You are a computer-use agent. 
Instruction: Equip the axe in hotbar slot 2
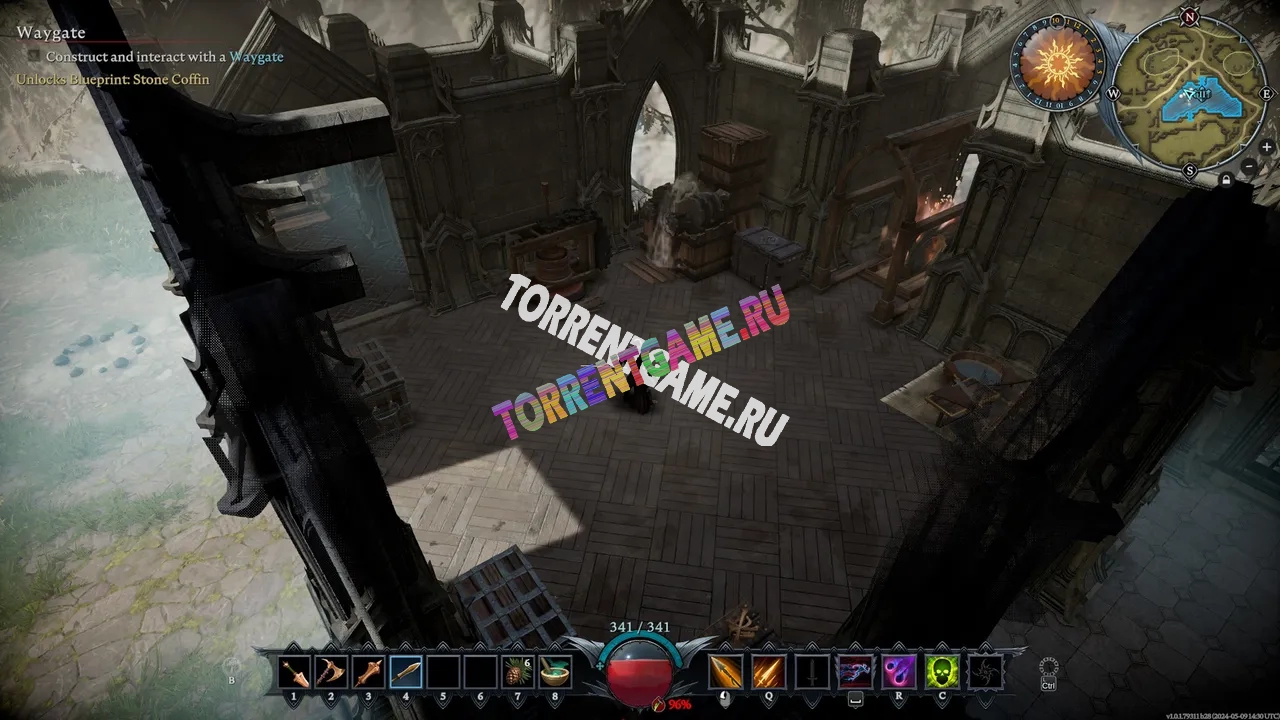(331, 672)
